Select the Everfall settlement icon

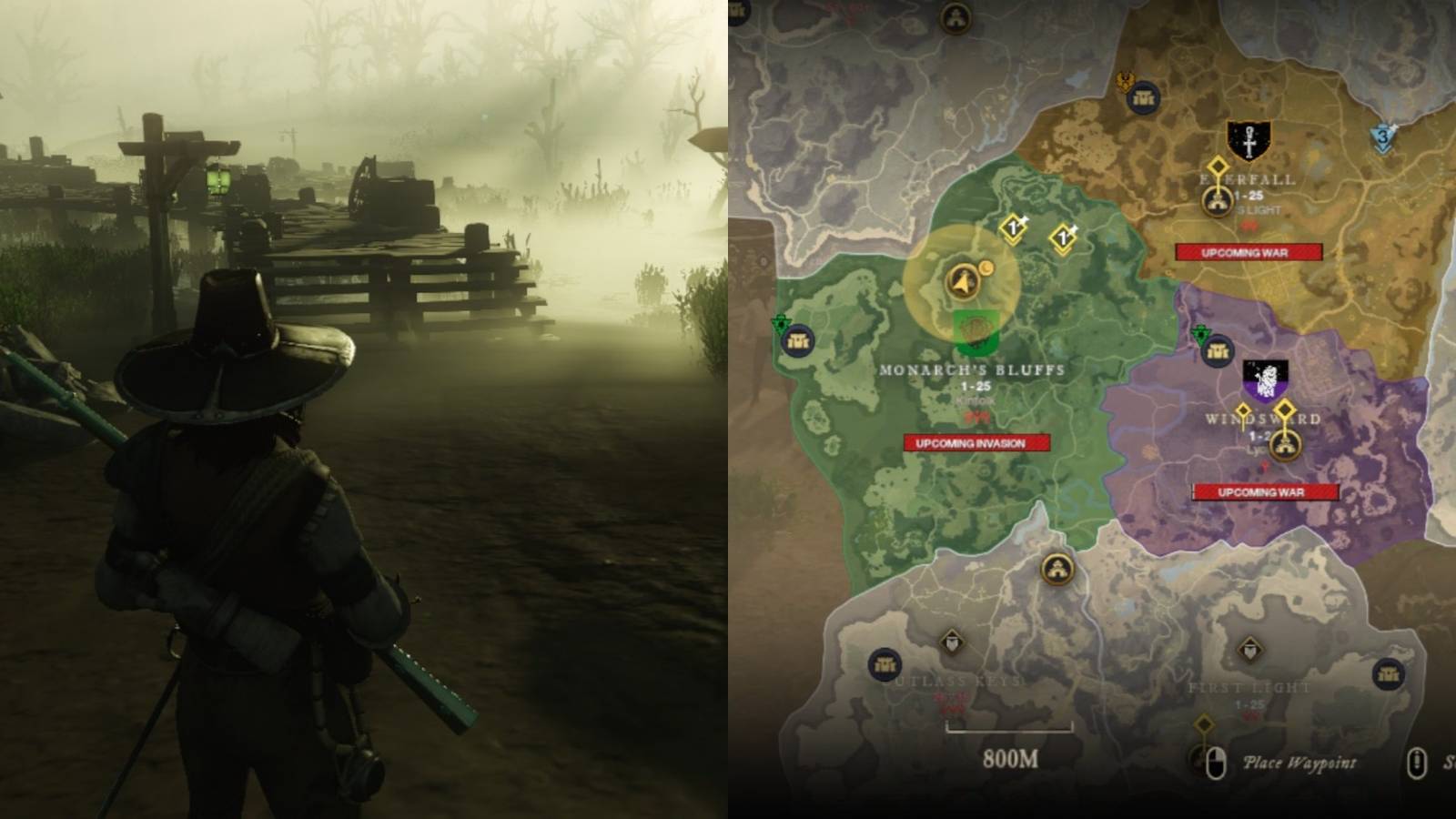1217,202
